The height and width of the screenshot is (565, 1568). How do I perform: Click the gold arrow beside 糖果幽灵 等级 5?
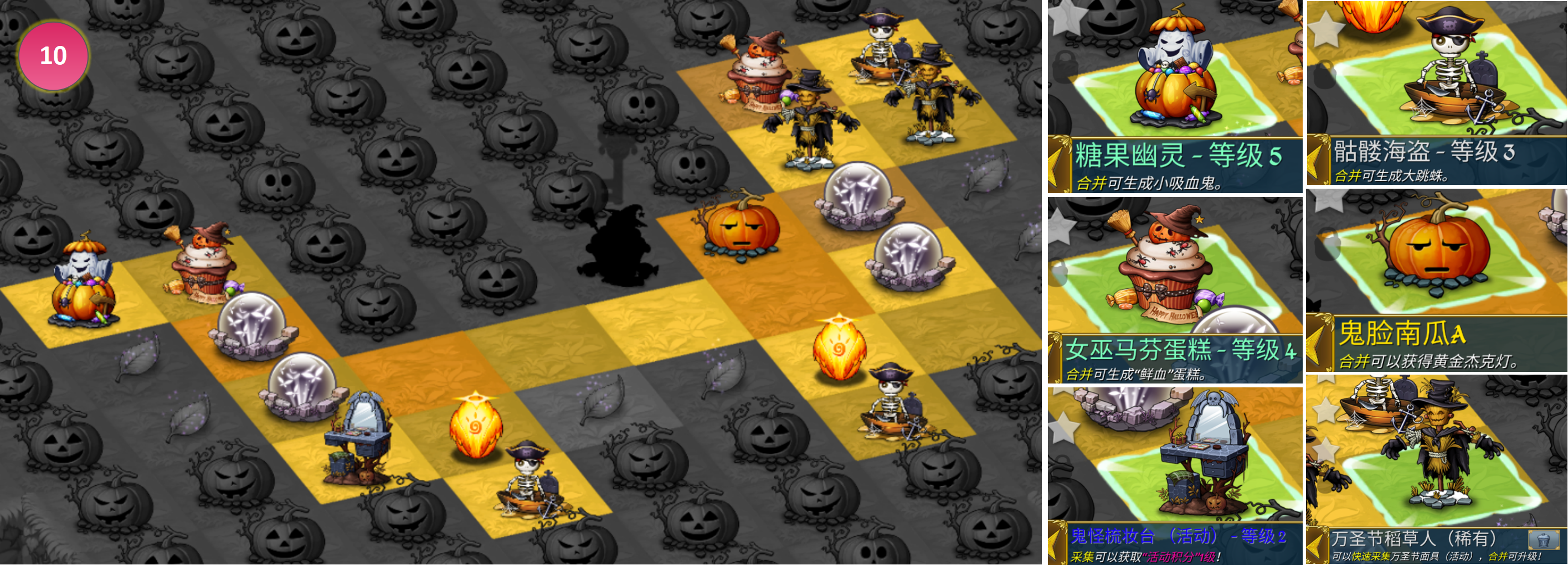click(1060, 164)
